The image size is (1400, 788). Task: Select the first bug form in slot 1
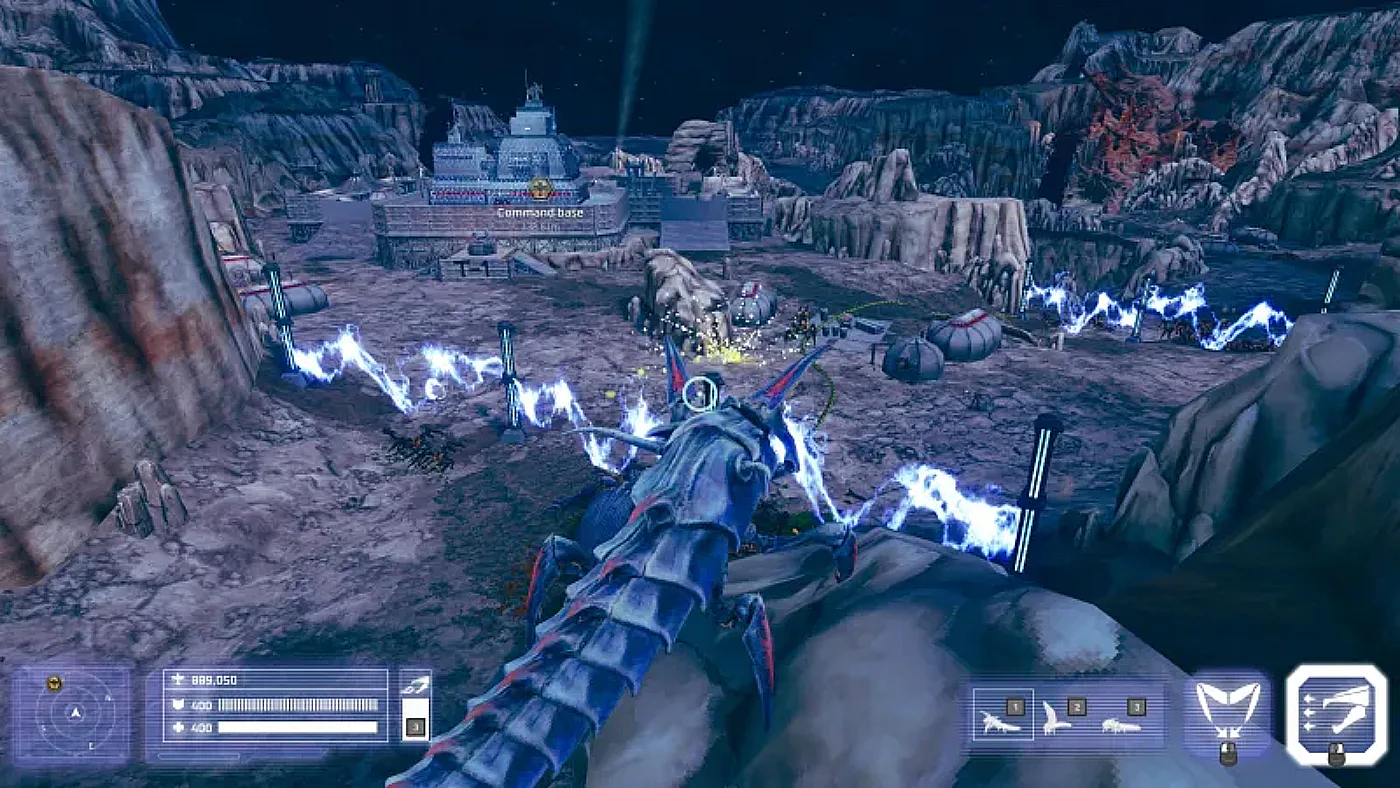(x=1003, y=716)
